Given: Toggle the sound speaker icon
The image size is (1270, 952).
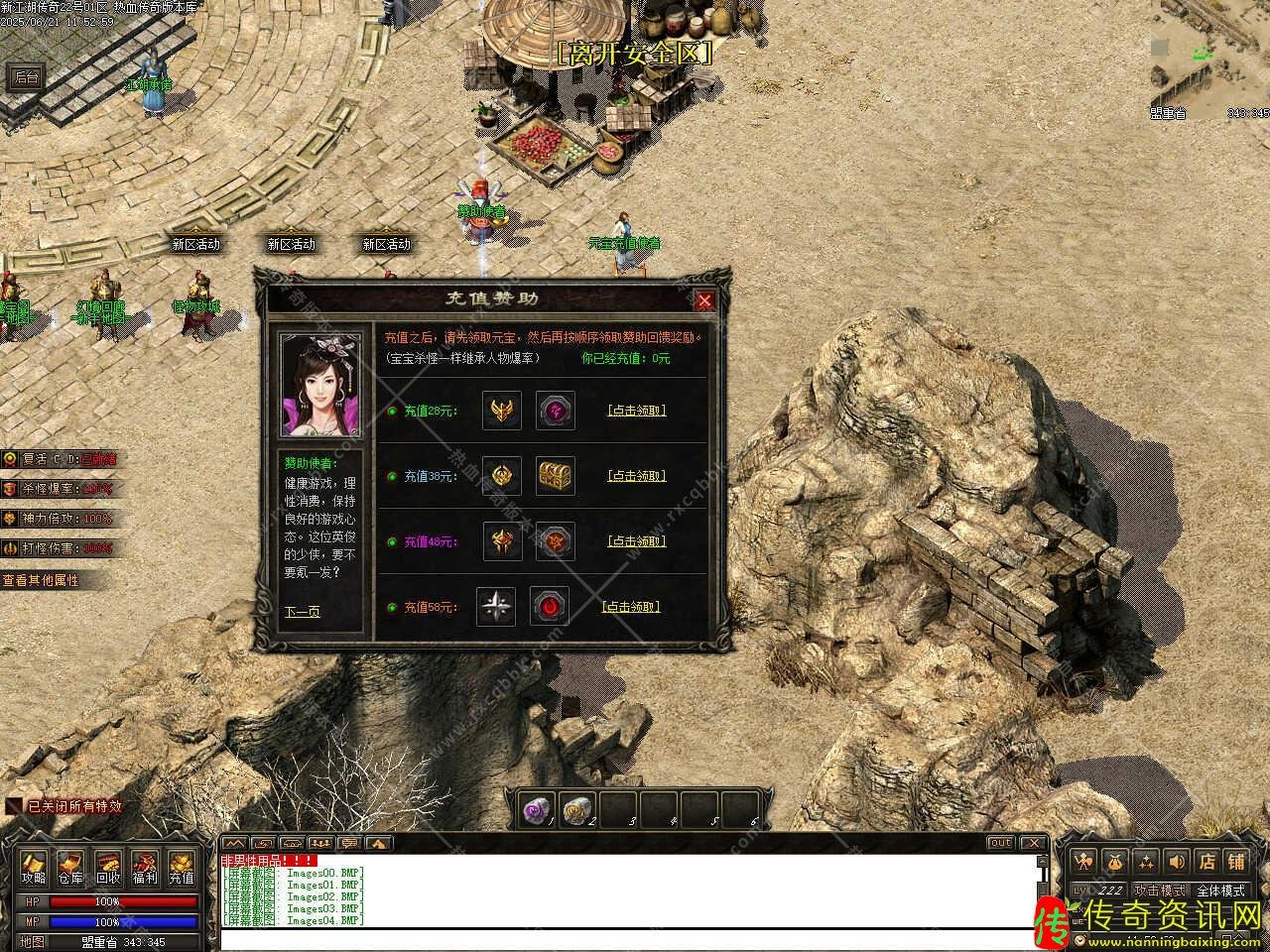Looking at the screenshot, I should 1176,861.
